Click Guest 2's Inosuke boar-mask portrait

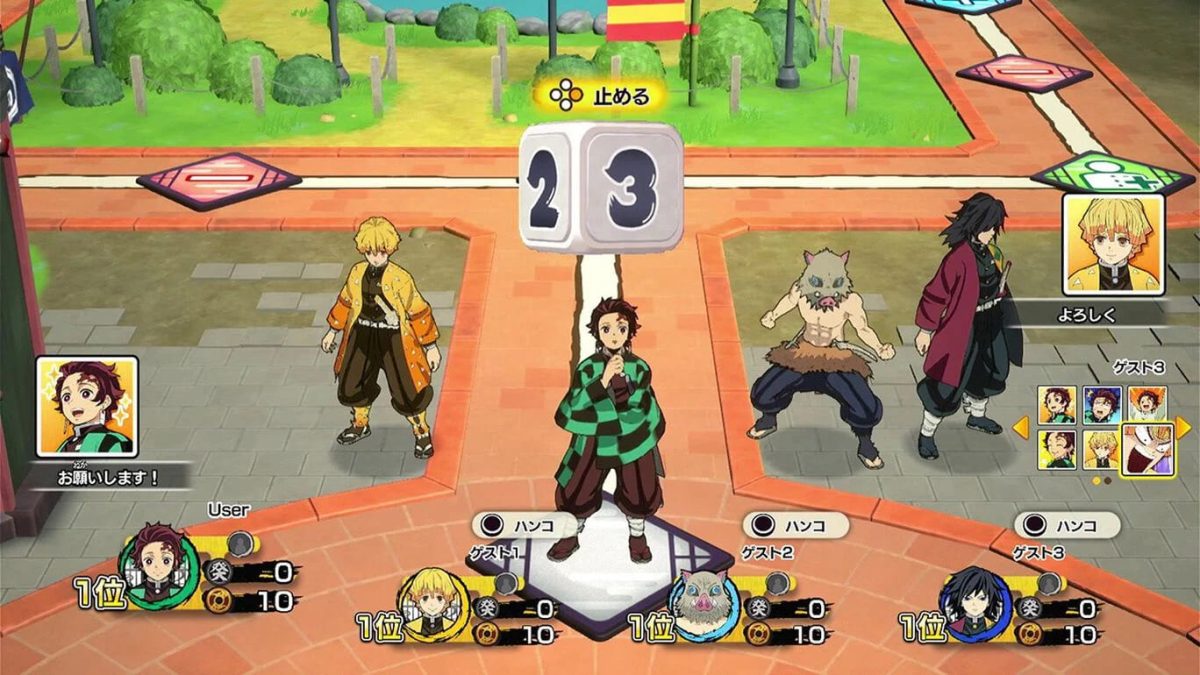pyautogui.click(x=704, y=603)
